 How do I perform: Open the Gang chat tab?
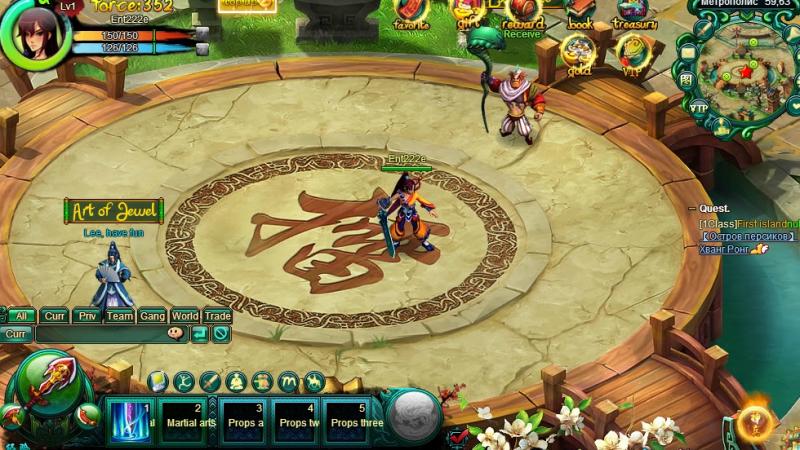pos(152,316)
